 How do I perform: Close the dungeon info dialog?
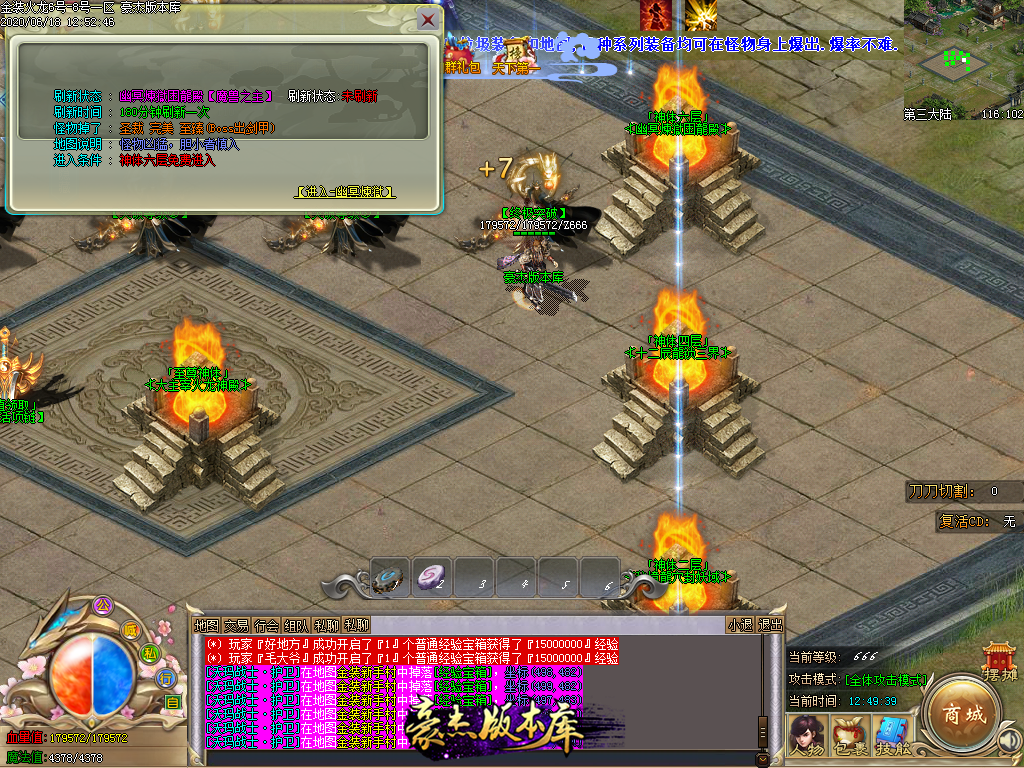pyautogui.click(x=428, y=19)
